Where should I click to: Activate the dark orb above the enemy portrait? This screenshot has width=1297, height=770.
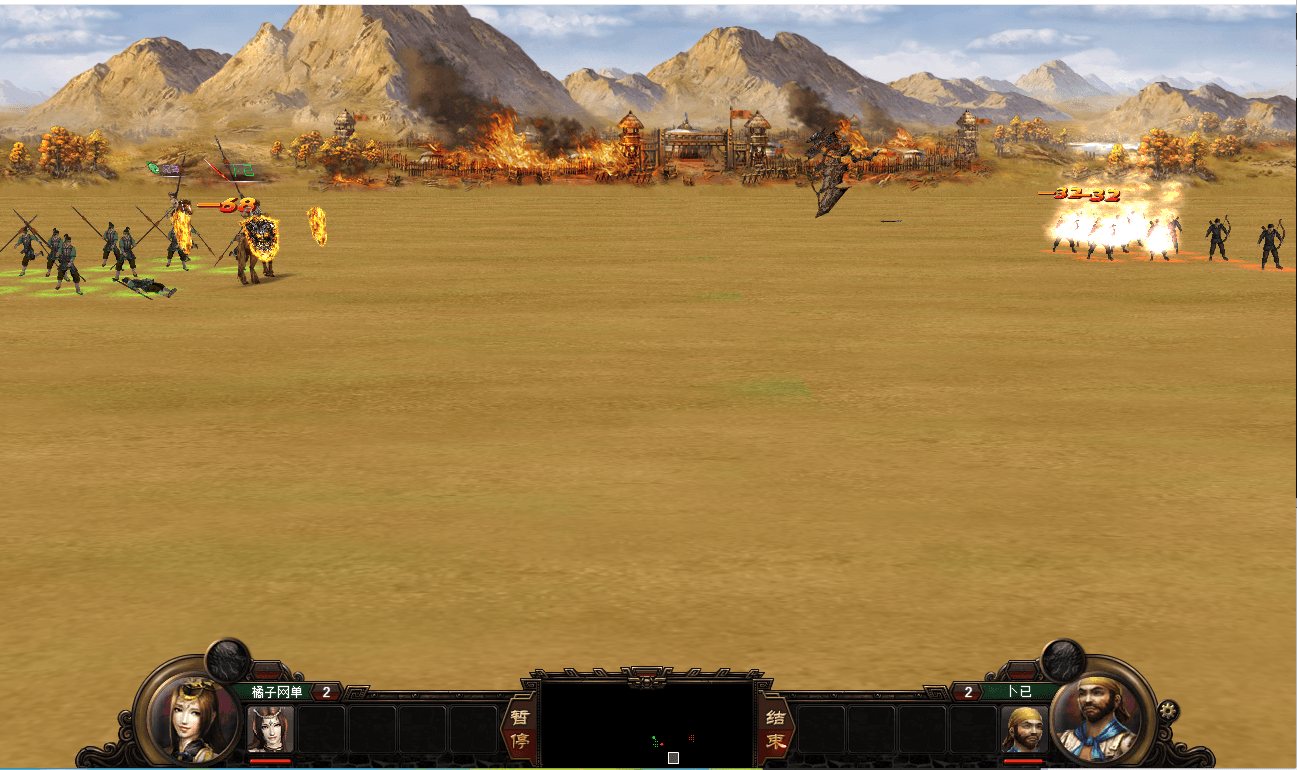(x=1063, y=659)
